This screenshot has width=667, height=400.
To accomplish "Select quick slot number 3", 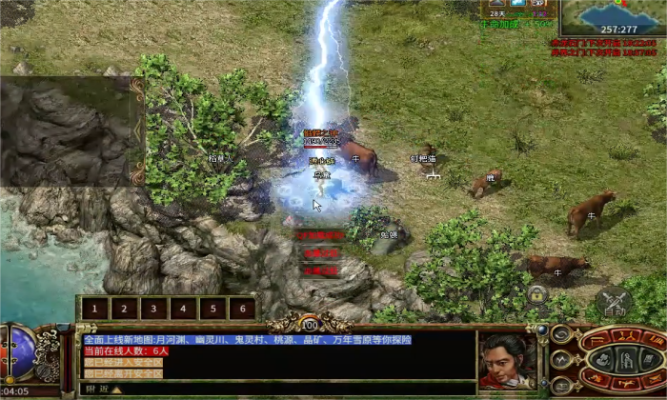I will click(x=153, y=309).
